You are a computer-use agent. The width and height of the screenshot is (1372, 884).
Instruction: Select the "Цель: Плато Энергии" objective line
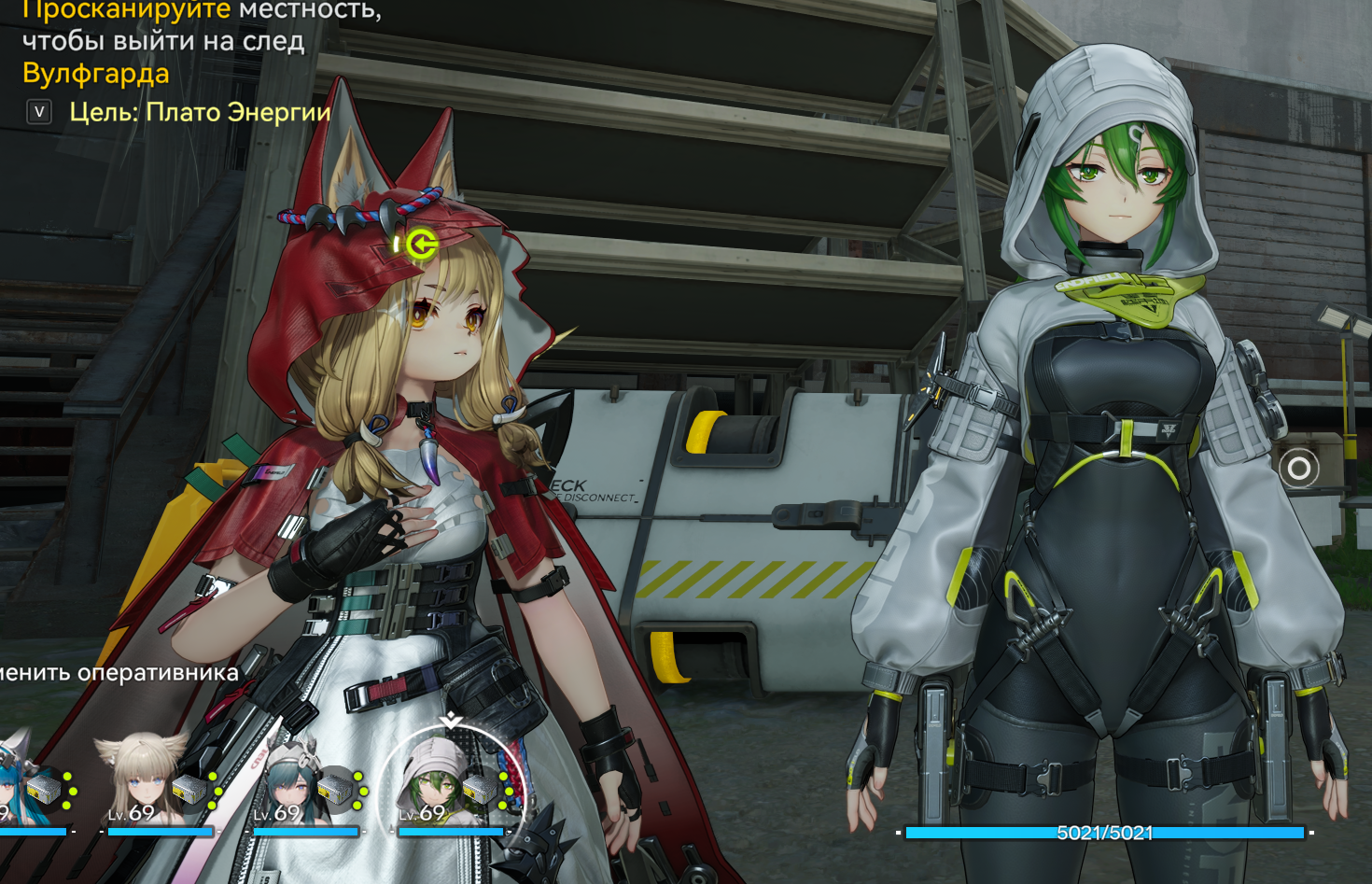(200, 113)
